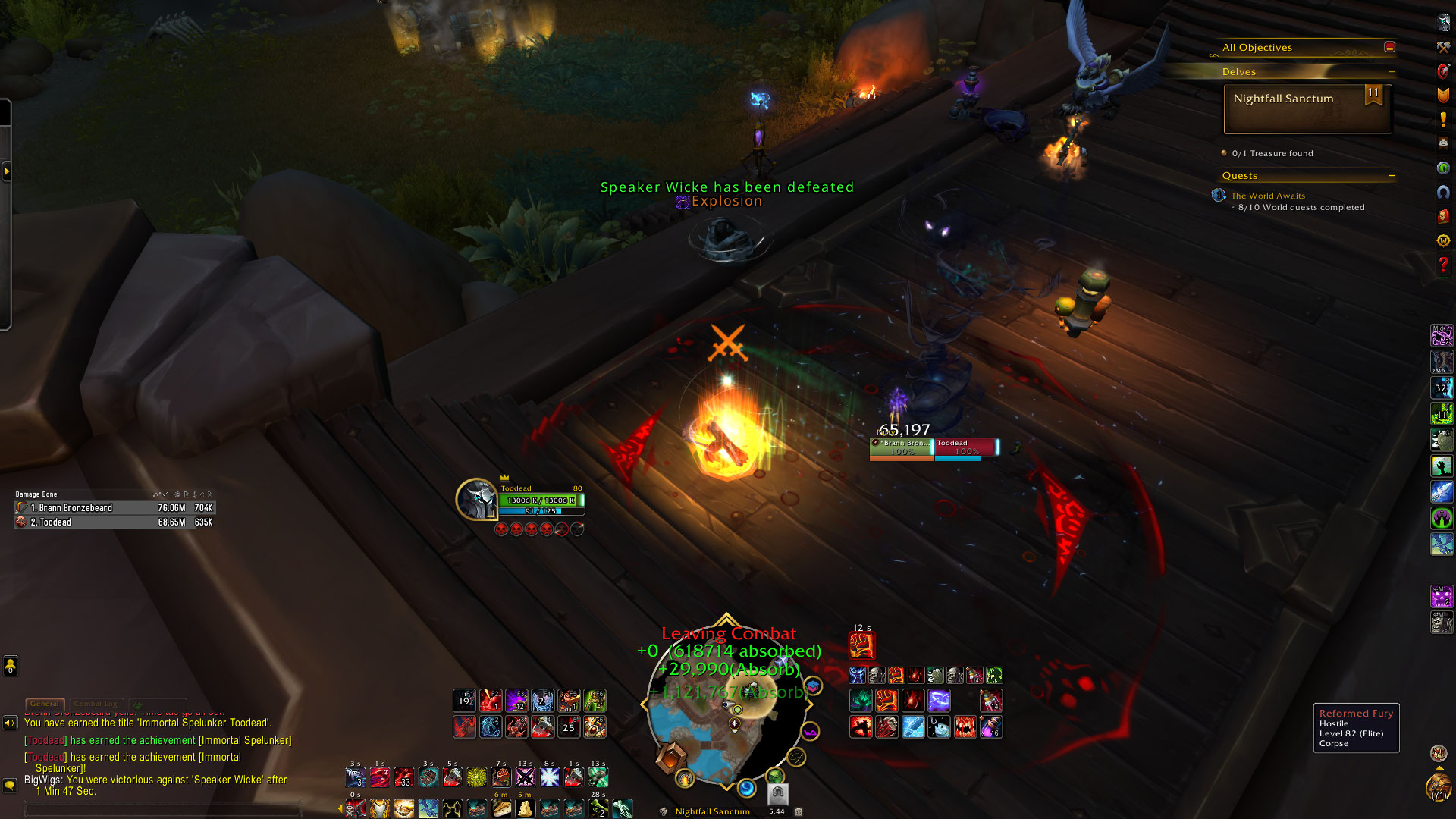This screenshot has width=1456, height=819.
Task: Select Brann Bronzebeard row in damage meter
Action: [x=114, y=508]
